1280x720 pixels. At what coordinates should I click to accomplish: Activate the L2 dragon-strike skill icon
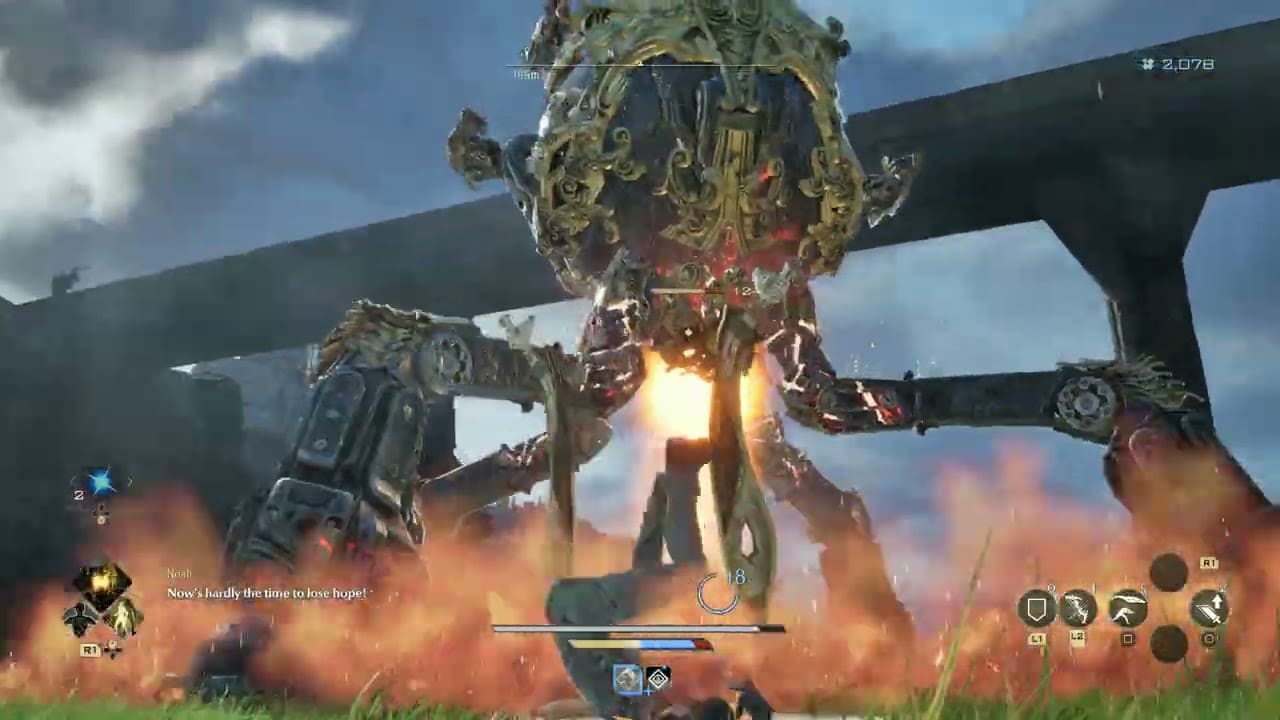(x=1077, y=606)
